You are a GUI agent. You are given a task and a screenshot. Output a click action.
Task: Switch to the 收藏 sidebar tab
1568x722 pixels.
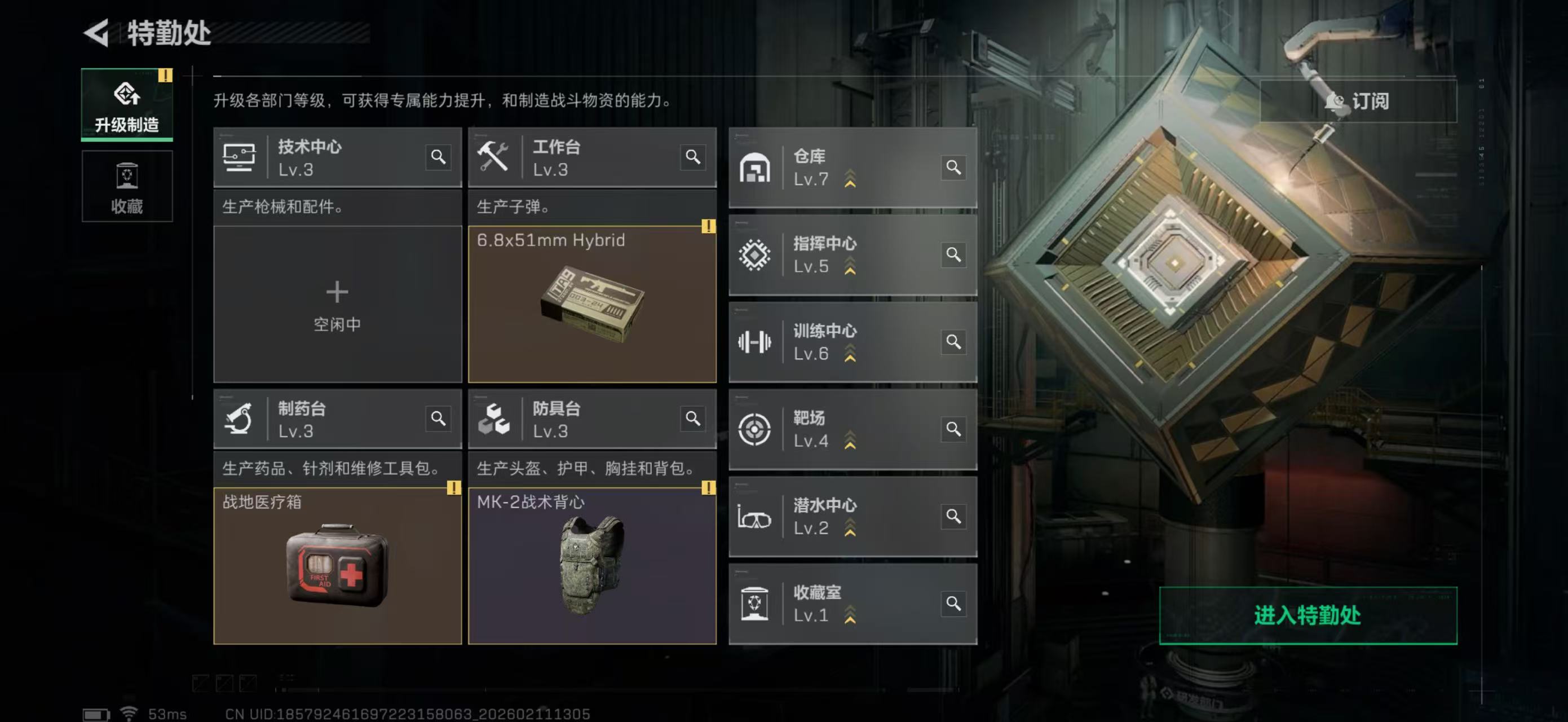click(x=126, y=186)
